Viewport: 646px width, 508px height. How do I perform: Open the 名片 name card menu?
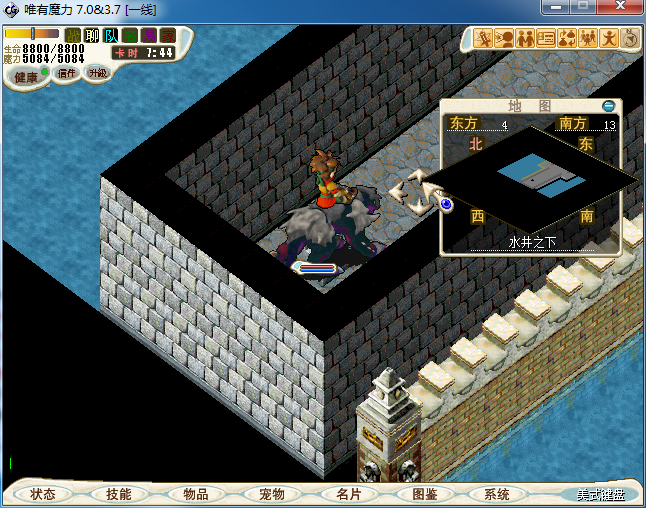tap(348, 494)
